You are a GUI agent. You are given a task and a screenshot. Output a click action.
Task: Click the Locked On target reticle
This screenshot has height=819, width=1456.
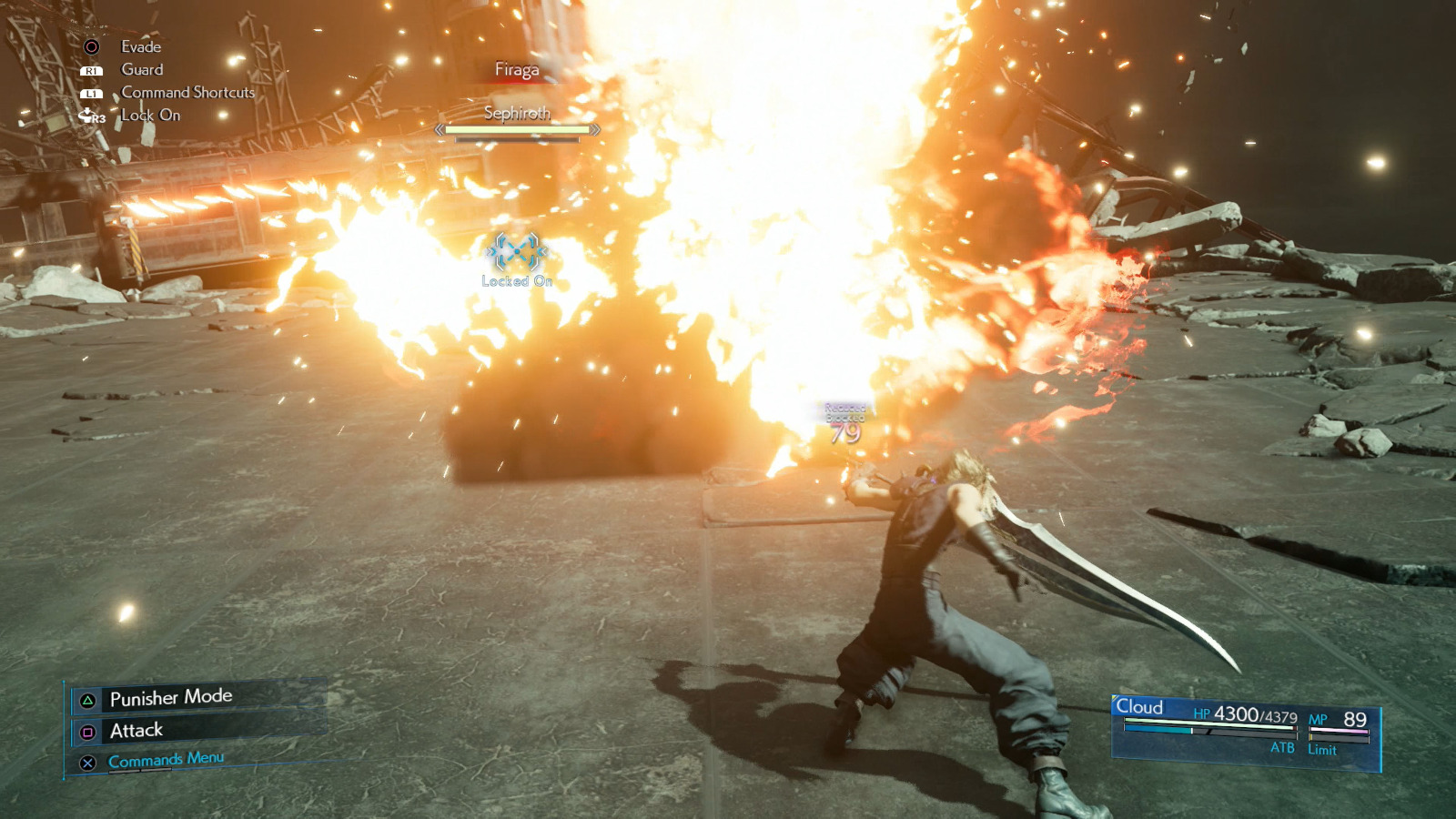(x=516, y=253)
